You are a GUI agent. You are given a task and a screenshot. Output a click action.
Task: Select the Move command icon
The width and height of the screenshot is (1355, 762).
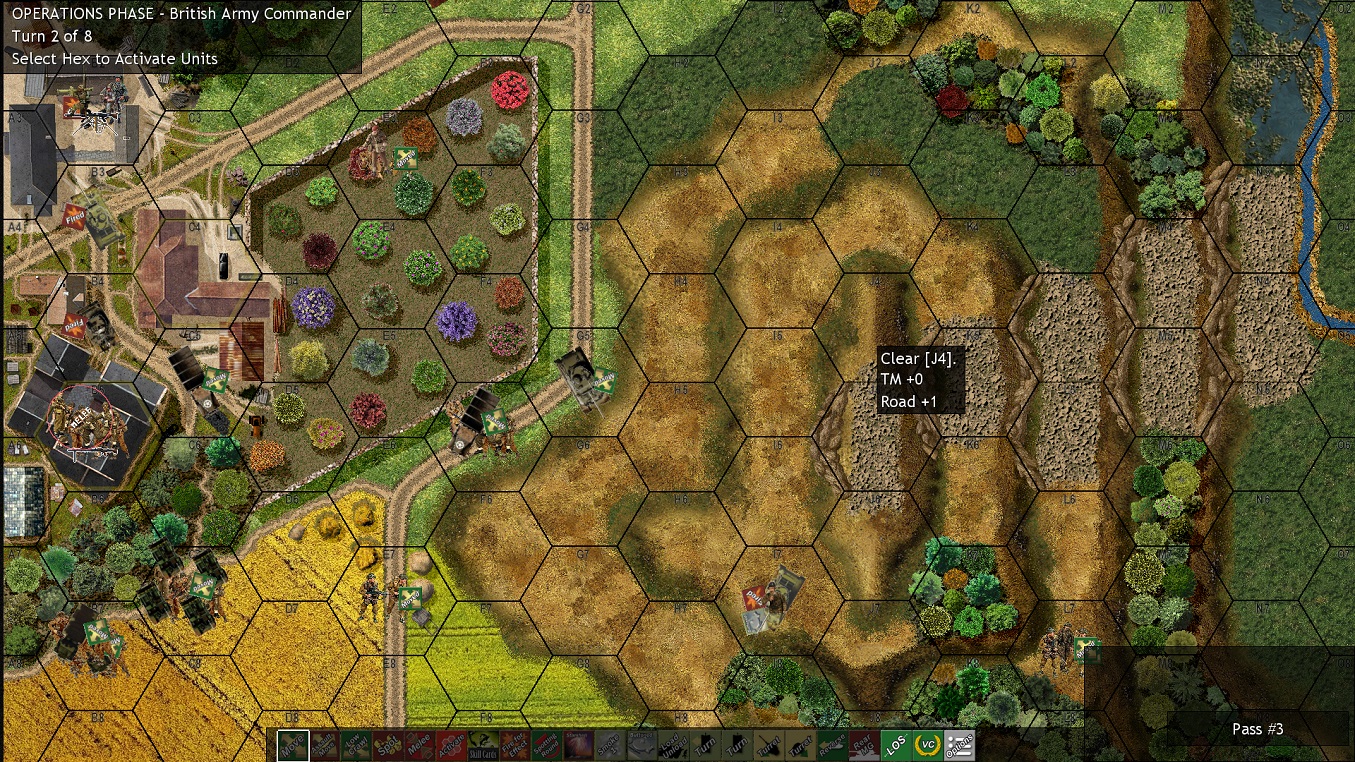(293, 745)
